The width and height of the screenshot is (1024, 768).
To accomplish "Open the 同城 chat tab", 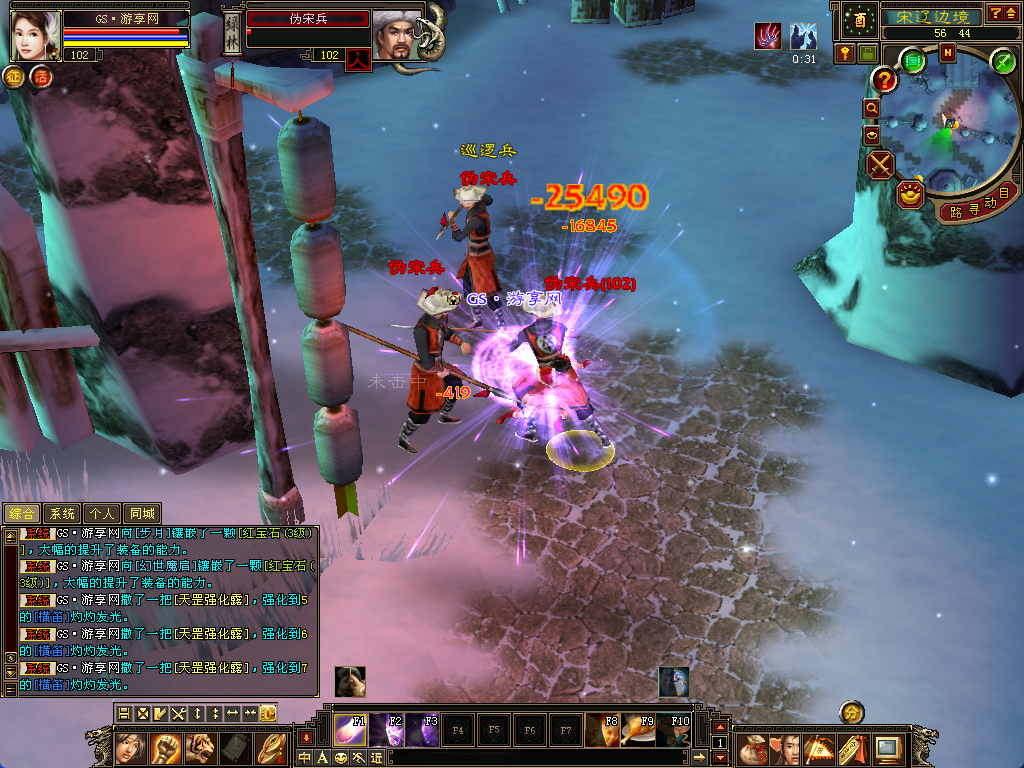I will [x=144, y=513].
